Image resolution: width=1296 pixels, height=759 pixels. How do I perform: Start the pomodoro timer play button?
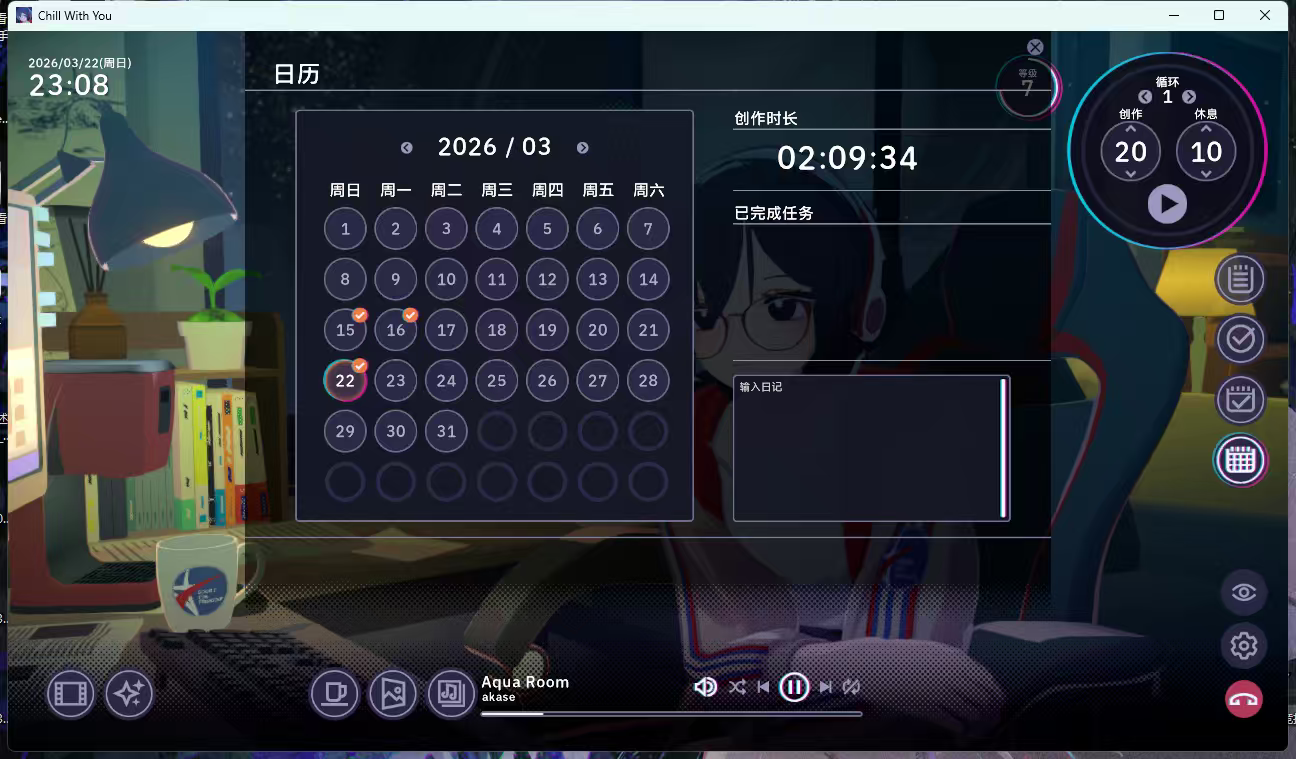tap(1167, 204)
